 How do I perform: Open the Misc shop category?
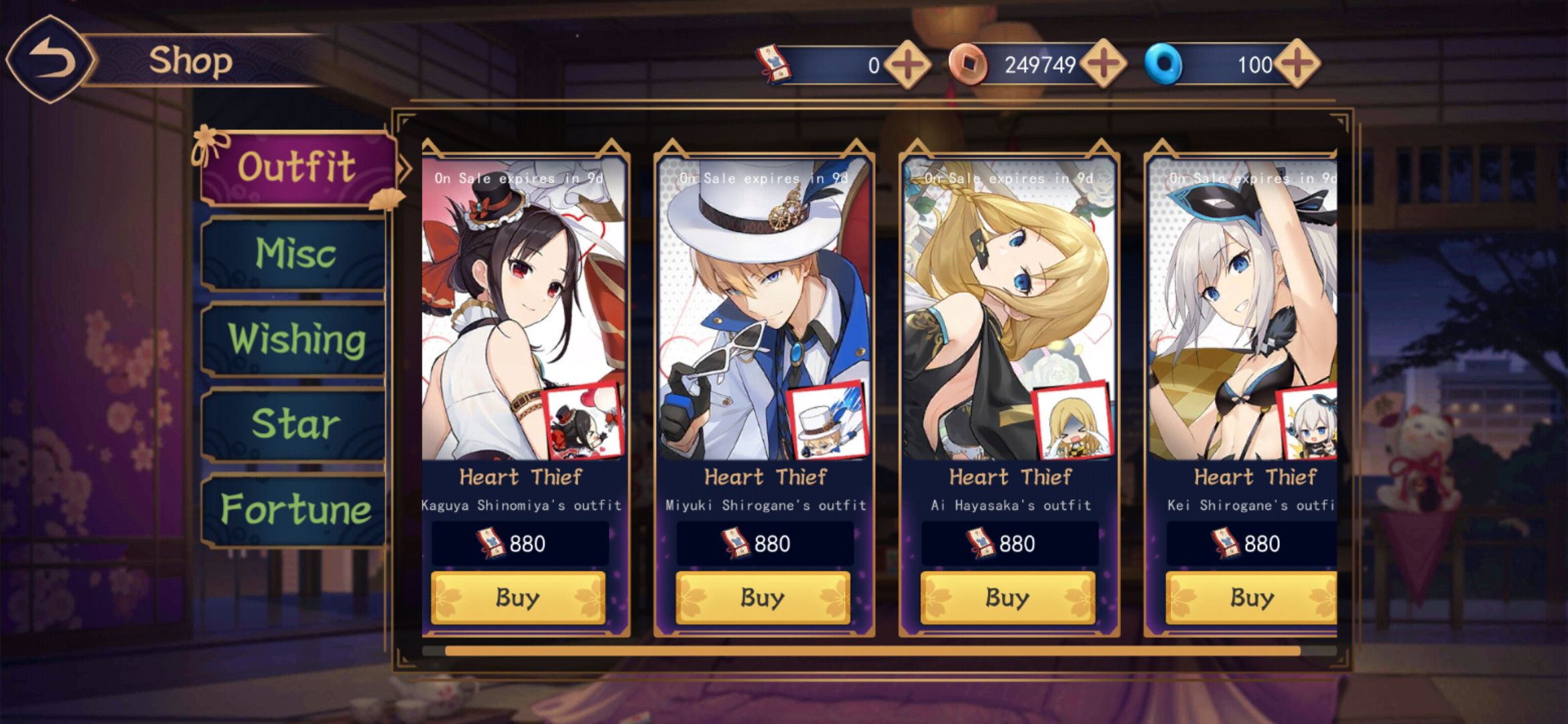coord(295,254)
